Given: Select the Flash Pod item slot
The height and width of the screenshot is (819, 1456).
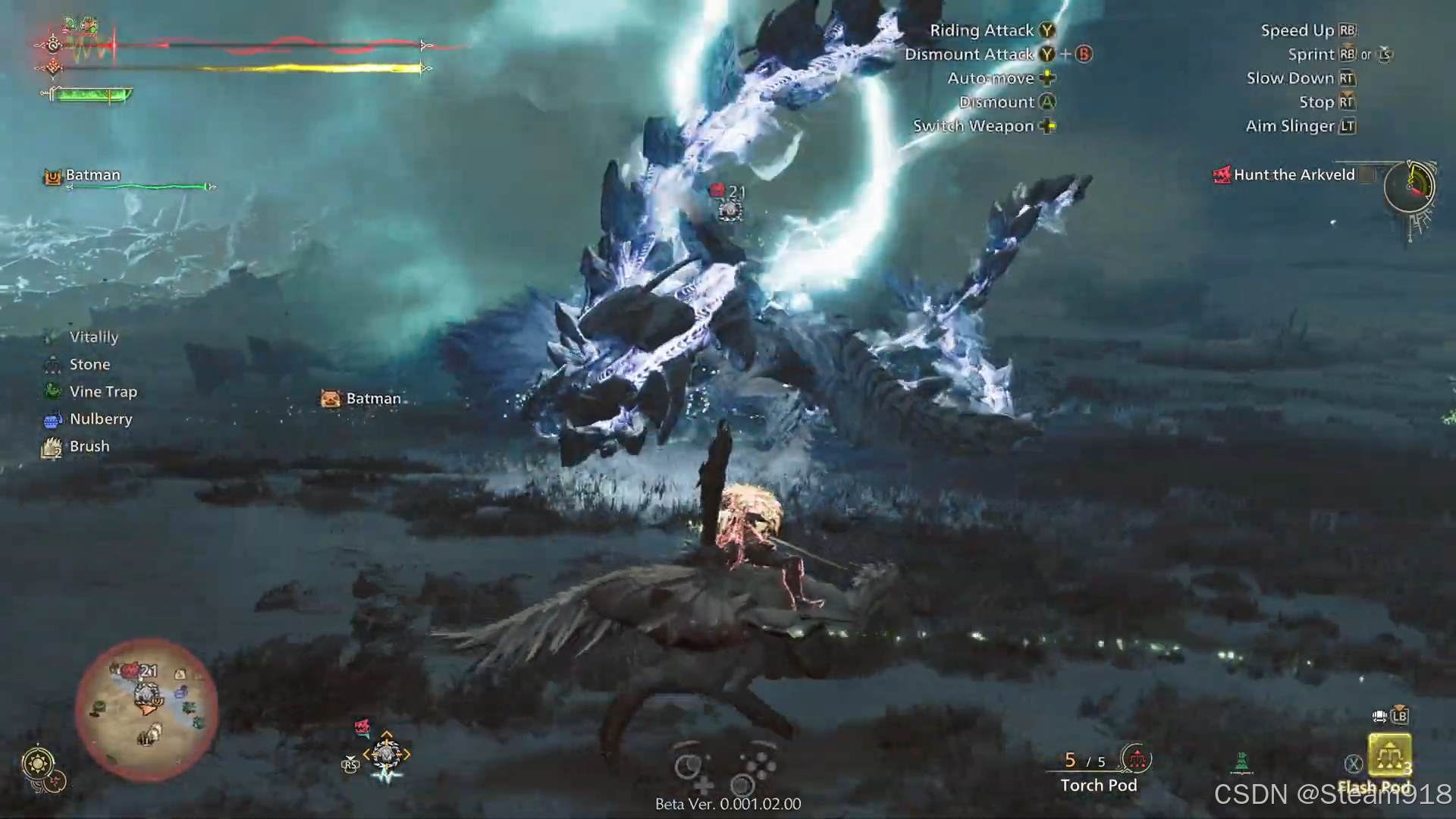Looking at the screenshot, I should point(1389,755).
